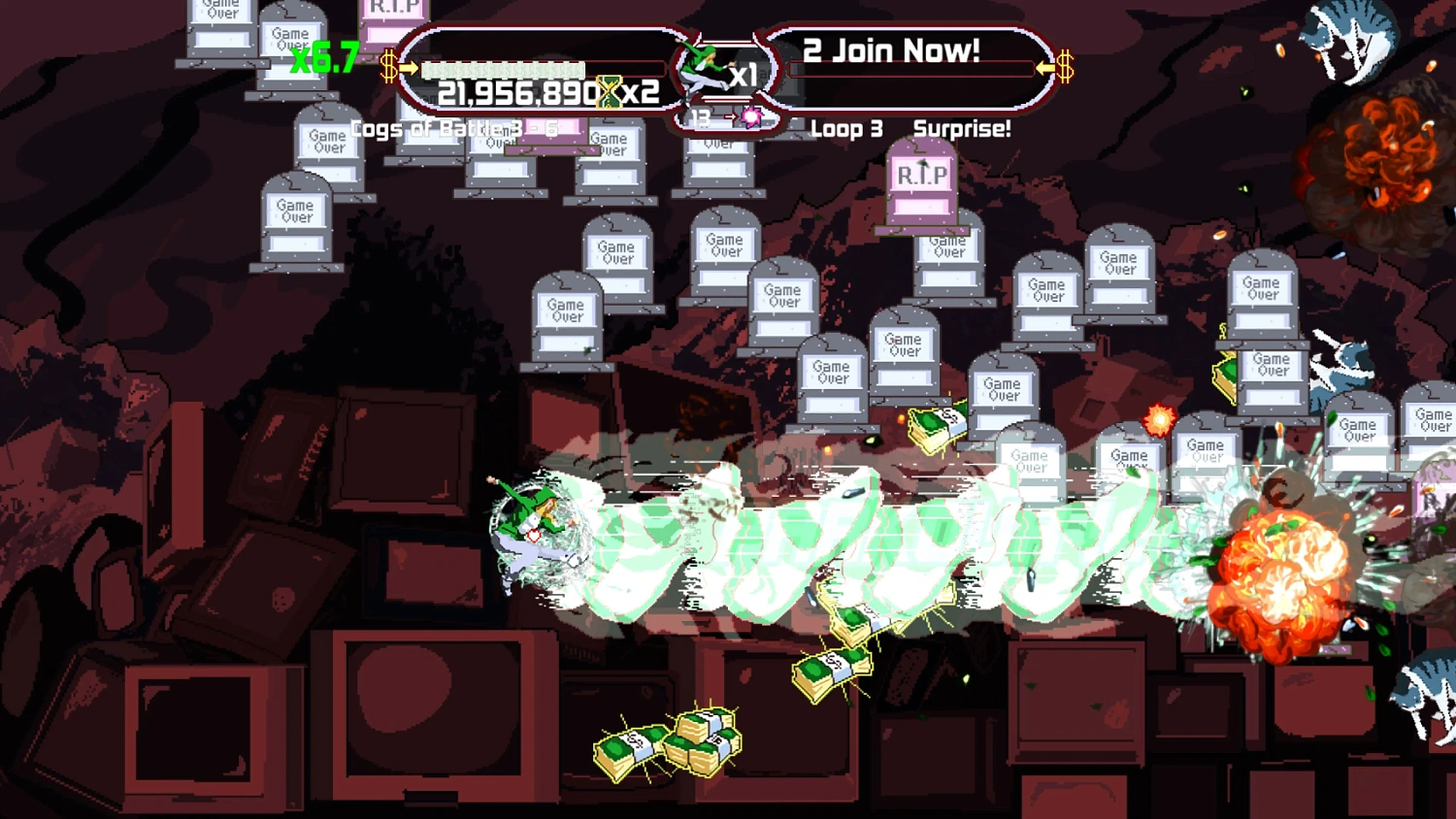1456x819 pixels.
Task: Toggle the x1 lives counter beside portrait
Action: pyautogui.click(x=744, y=74)
